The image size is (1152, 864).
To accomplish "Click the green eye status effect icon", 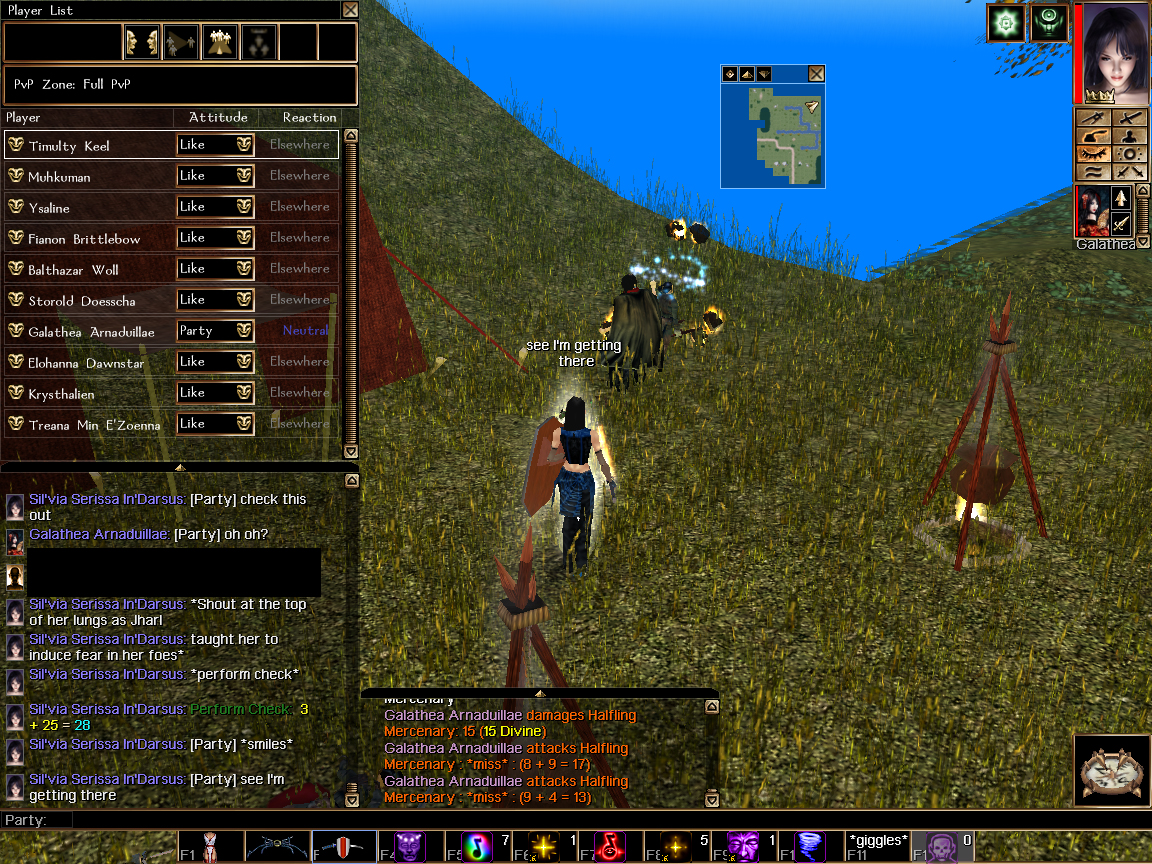I will [x=1048, y=23].
